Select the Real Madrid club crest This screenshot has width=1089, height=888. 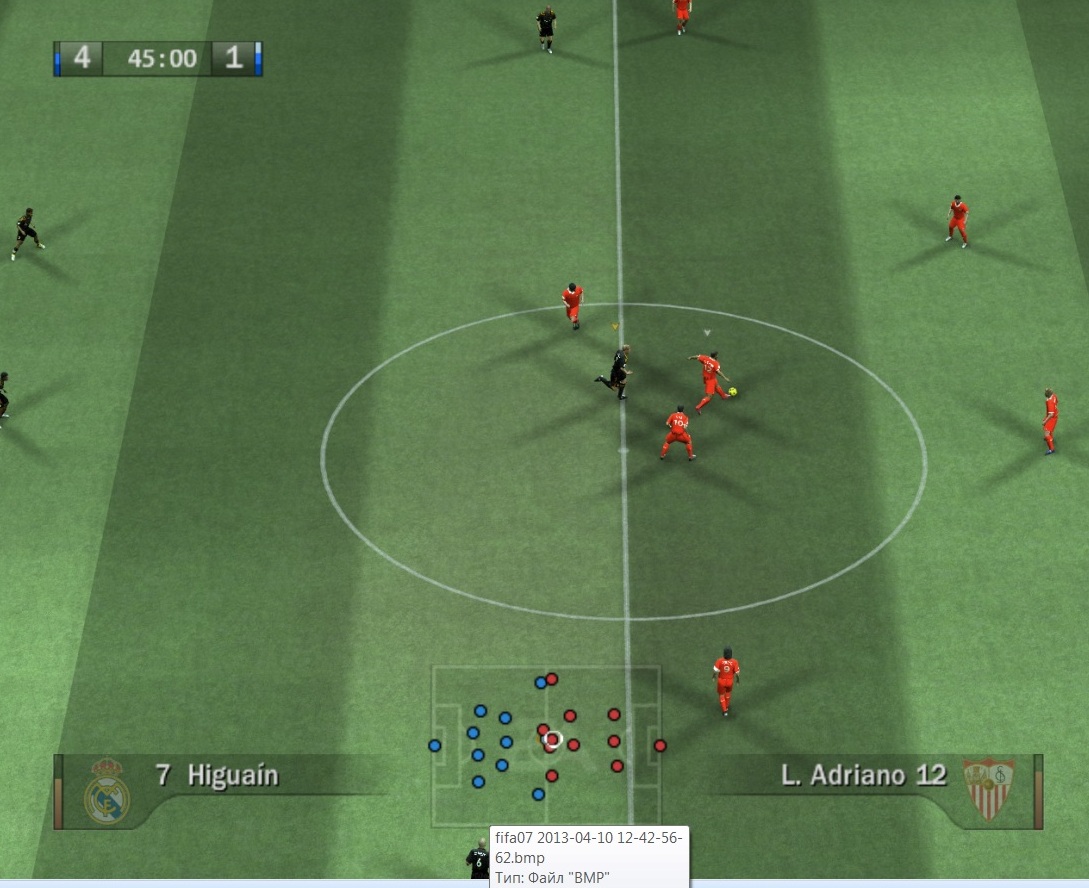point(106,790)
